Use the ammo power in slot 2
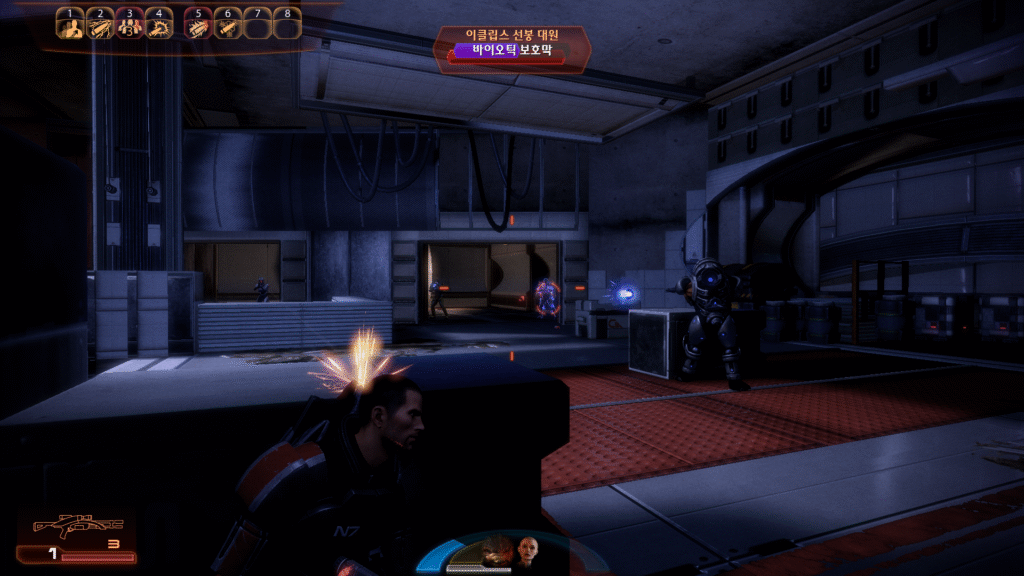This screenshot has height=576, width=1024. 100,26
